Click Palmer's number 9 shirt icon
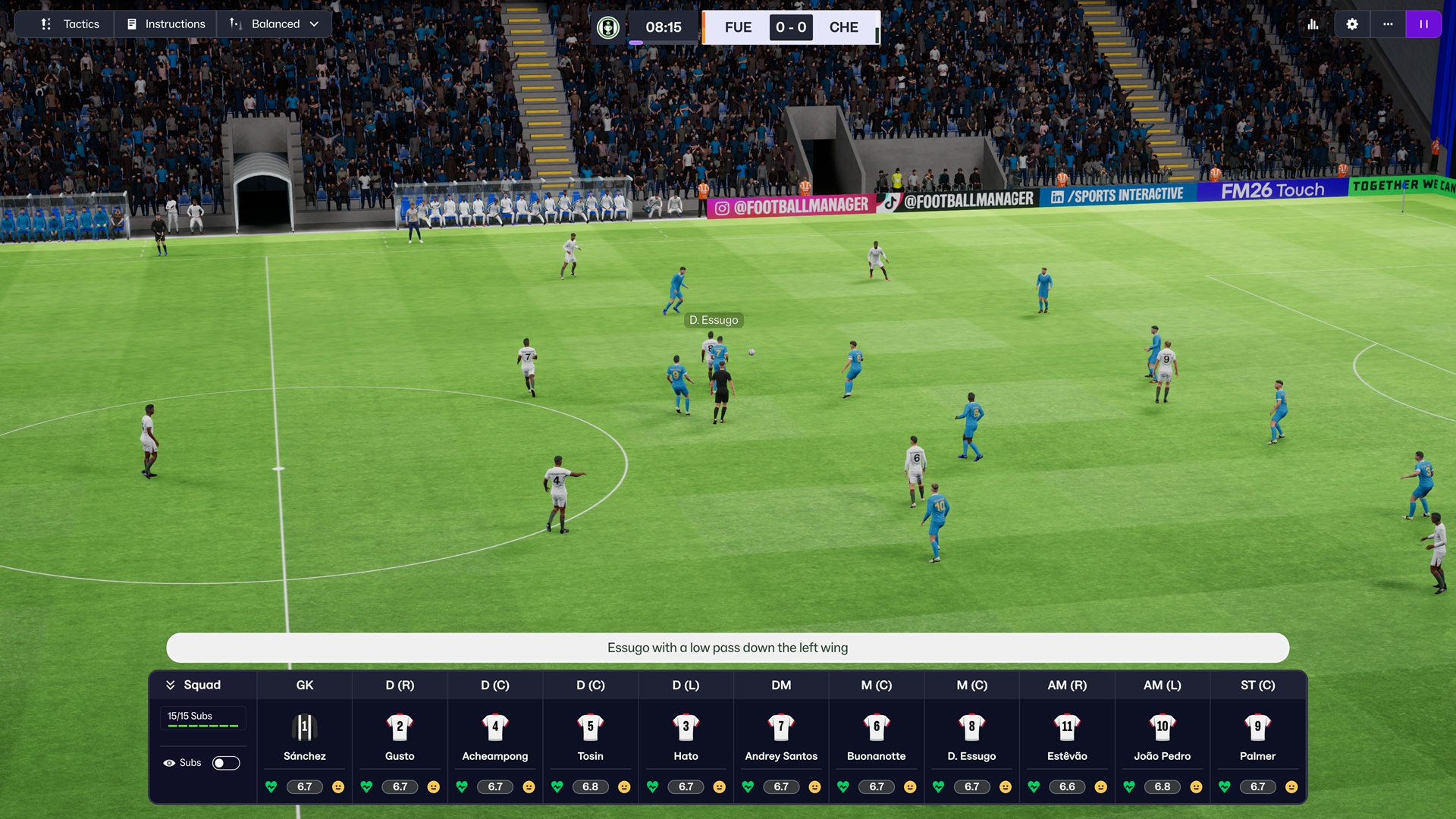 pyautogui.click(x=1257, y=726)
